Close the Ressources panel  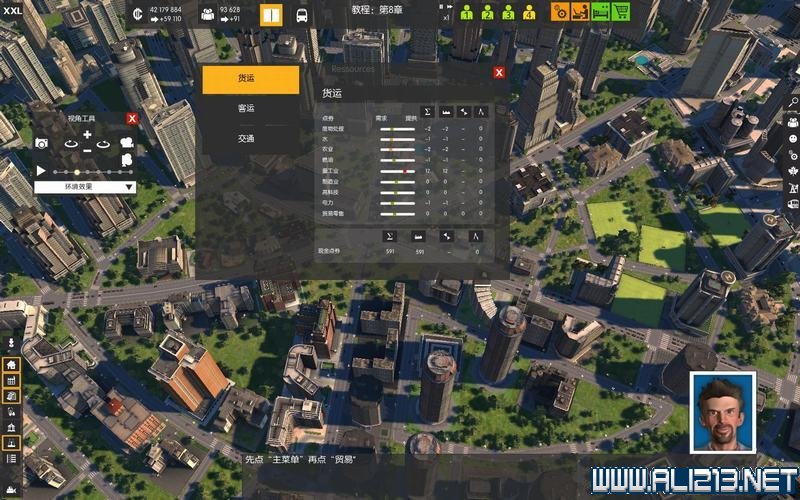[499, 72]
